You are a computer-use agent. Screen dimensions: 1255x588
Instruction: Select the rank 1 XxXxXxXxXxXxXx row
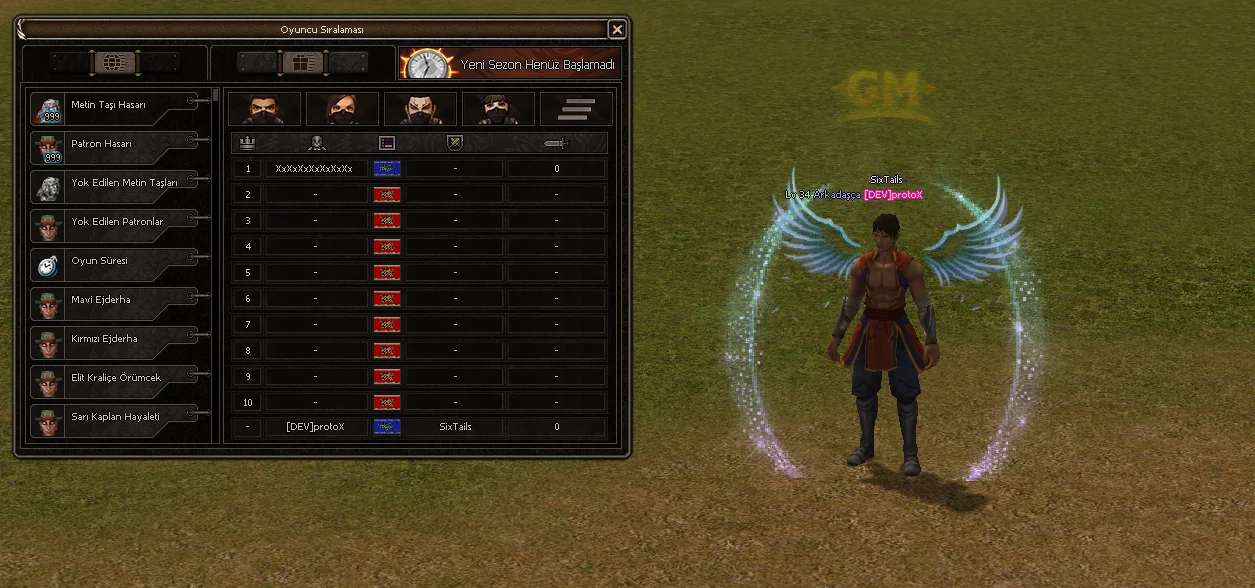(420, 169)
